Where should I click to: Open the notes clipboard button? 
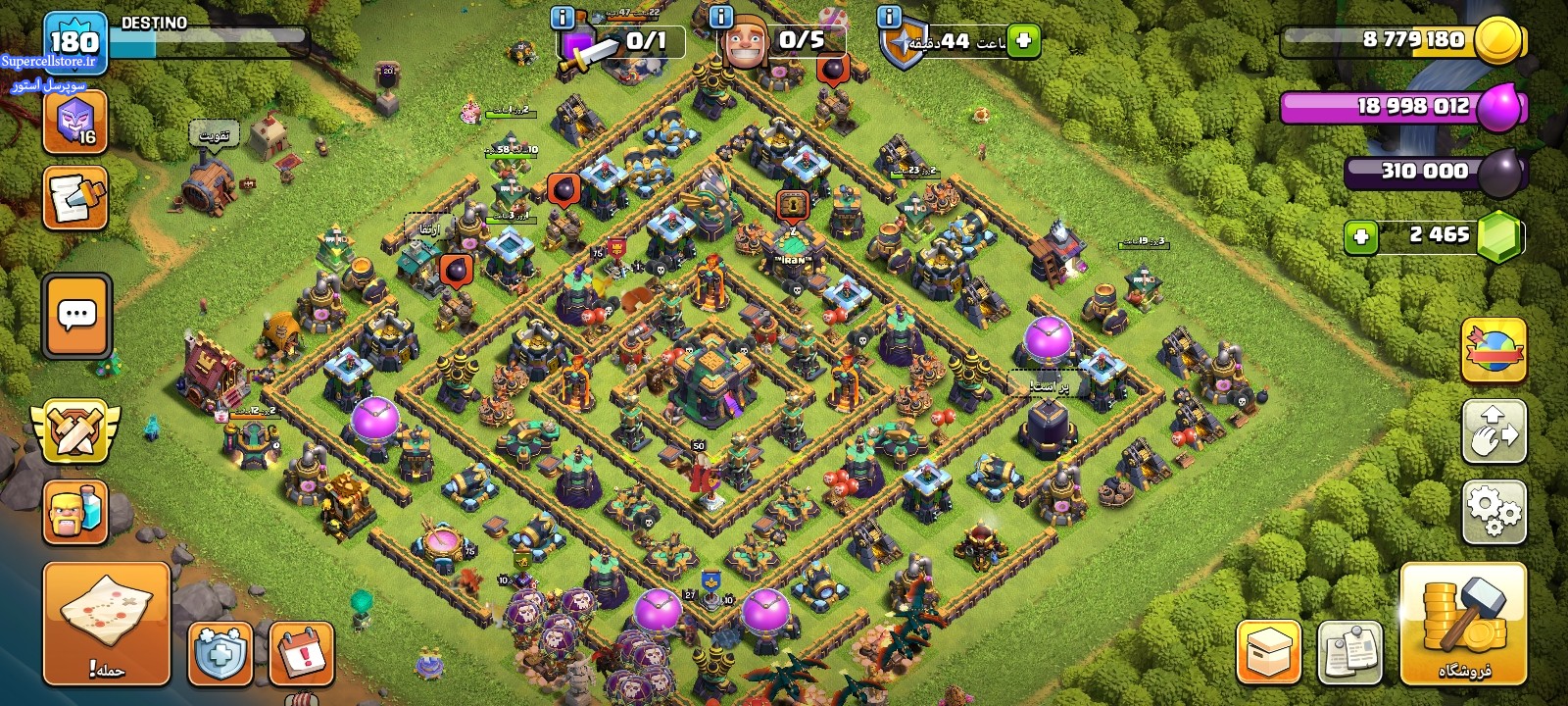pyautogui.click(x=1349, y=651)
